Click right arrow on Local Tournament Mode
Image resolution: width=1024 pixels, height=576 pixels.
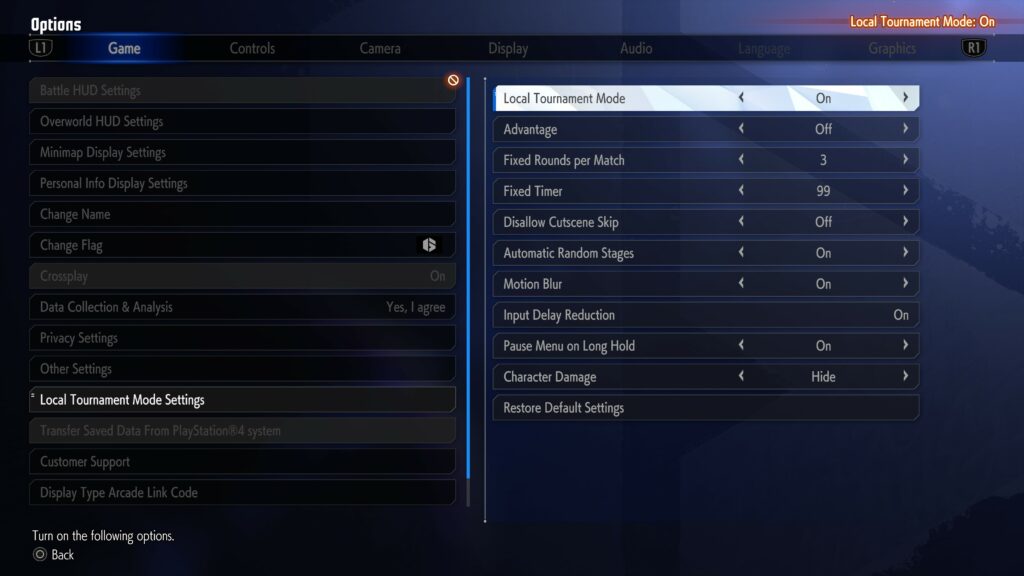905,98
